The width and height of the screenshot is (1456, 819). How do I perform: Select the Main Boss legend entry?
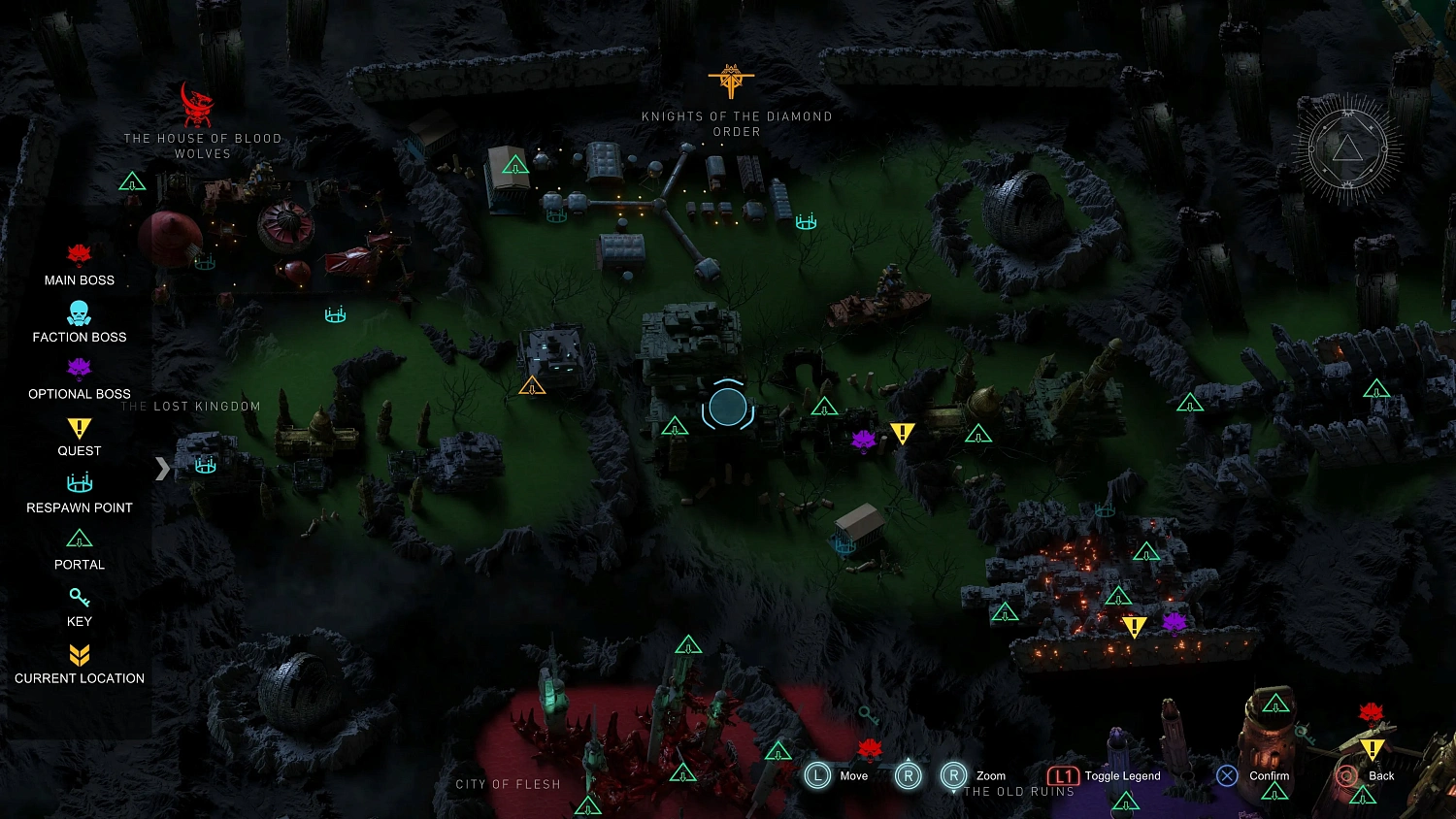80,266
